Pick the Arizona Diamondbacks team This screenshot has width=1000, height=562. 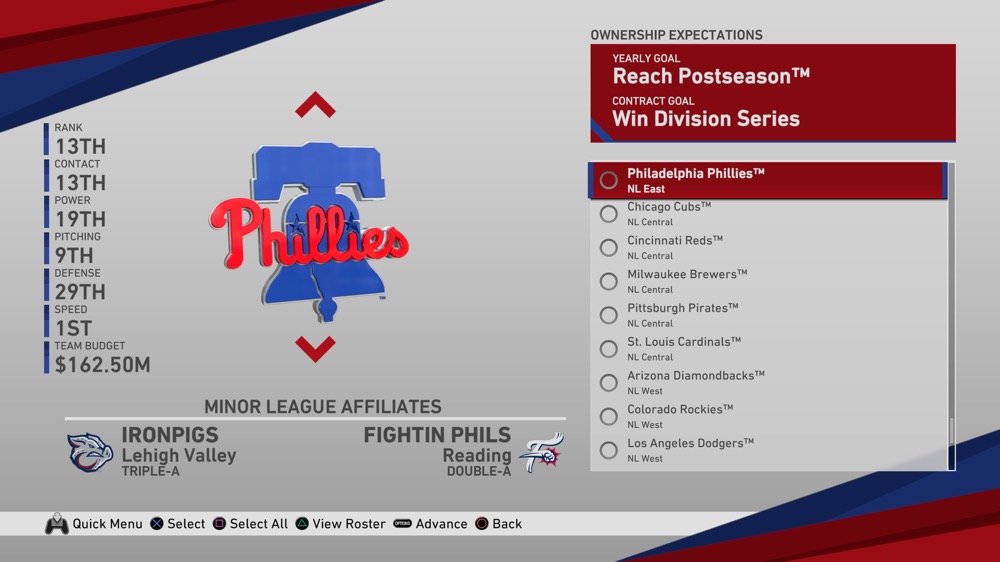(x=767, y=383)
